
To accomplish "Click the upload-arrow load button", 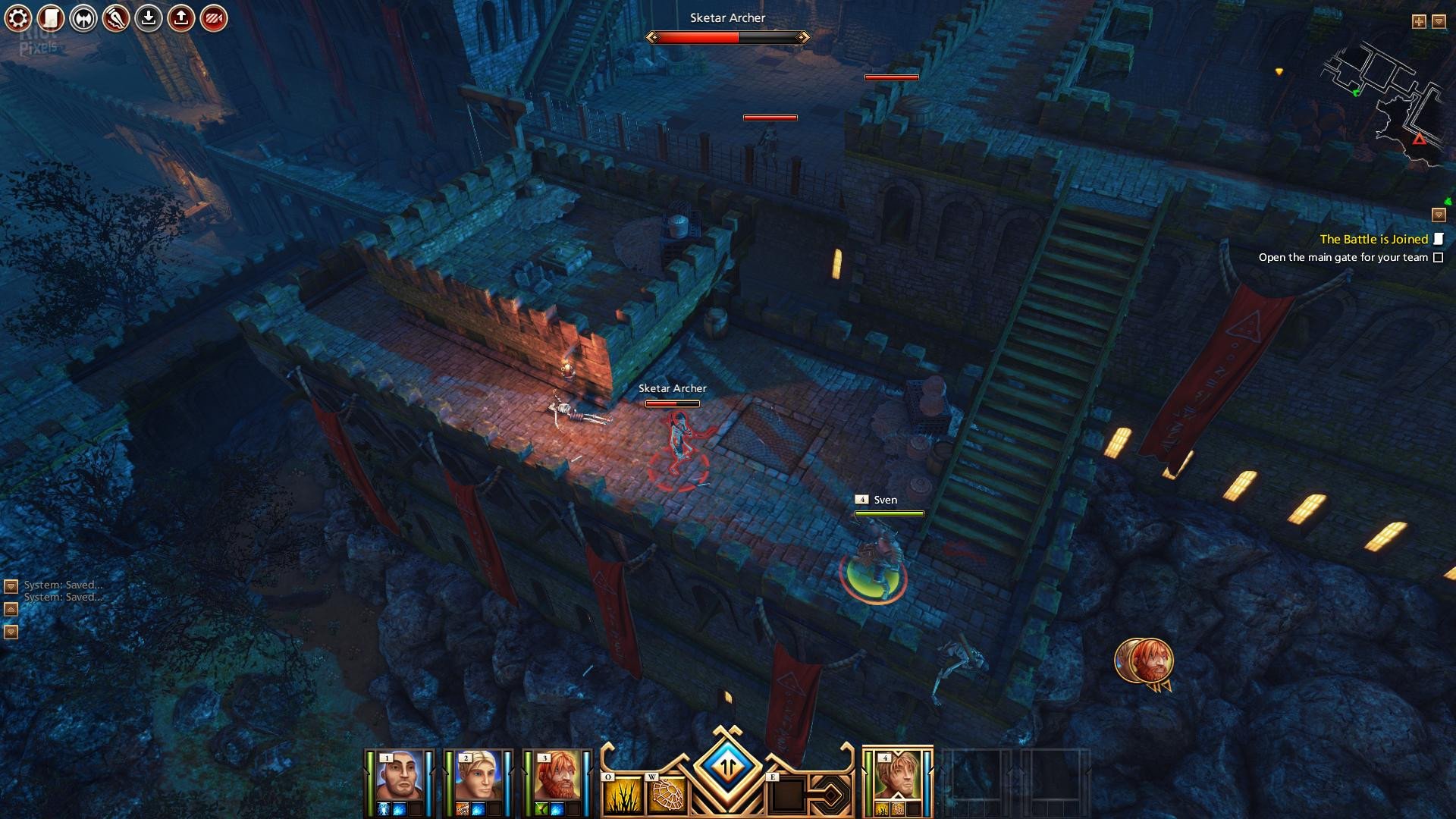I will tap(181, 18).
